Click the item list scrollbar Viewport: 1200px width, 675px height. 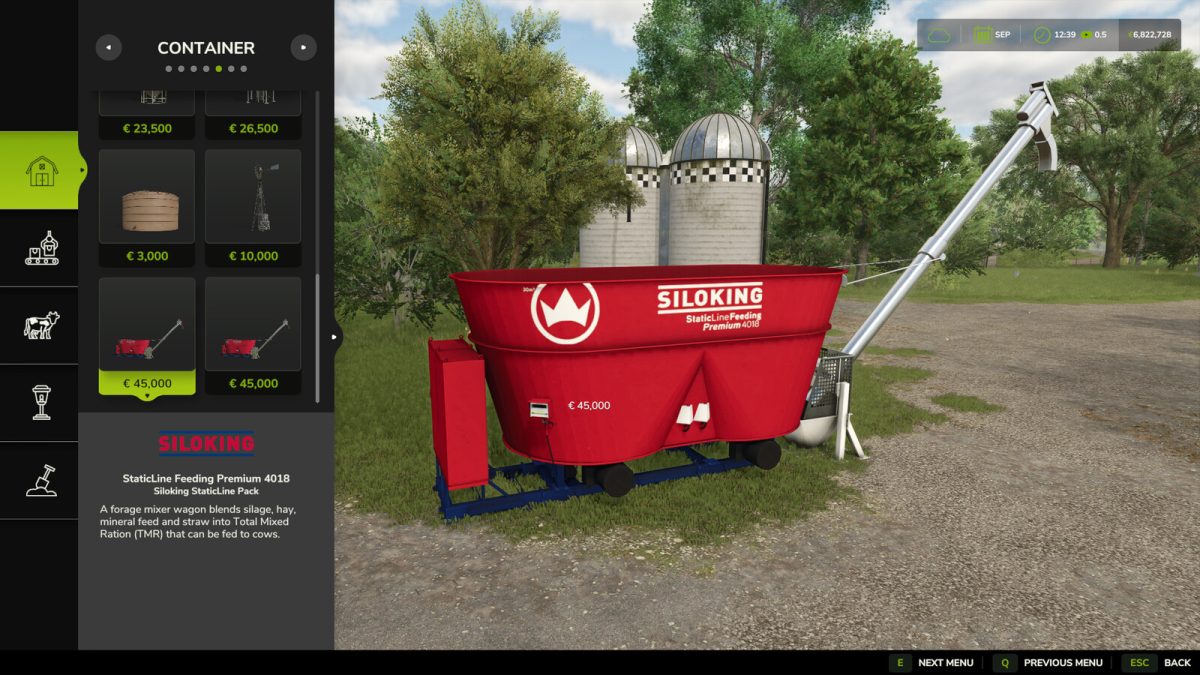[318, 338]
